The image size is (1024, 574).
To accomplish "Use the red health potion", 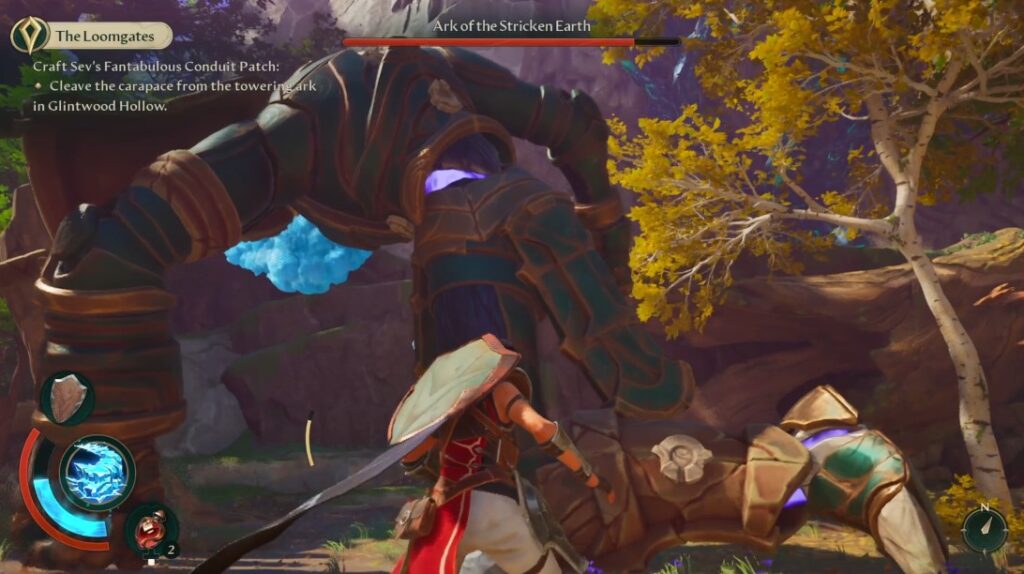I will pyautogui.click(x=151, y=528).
